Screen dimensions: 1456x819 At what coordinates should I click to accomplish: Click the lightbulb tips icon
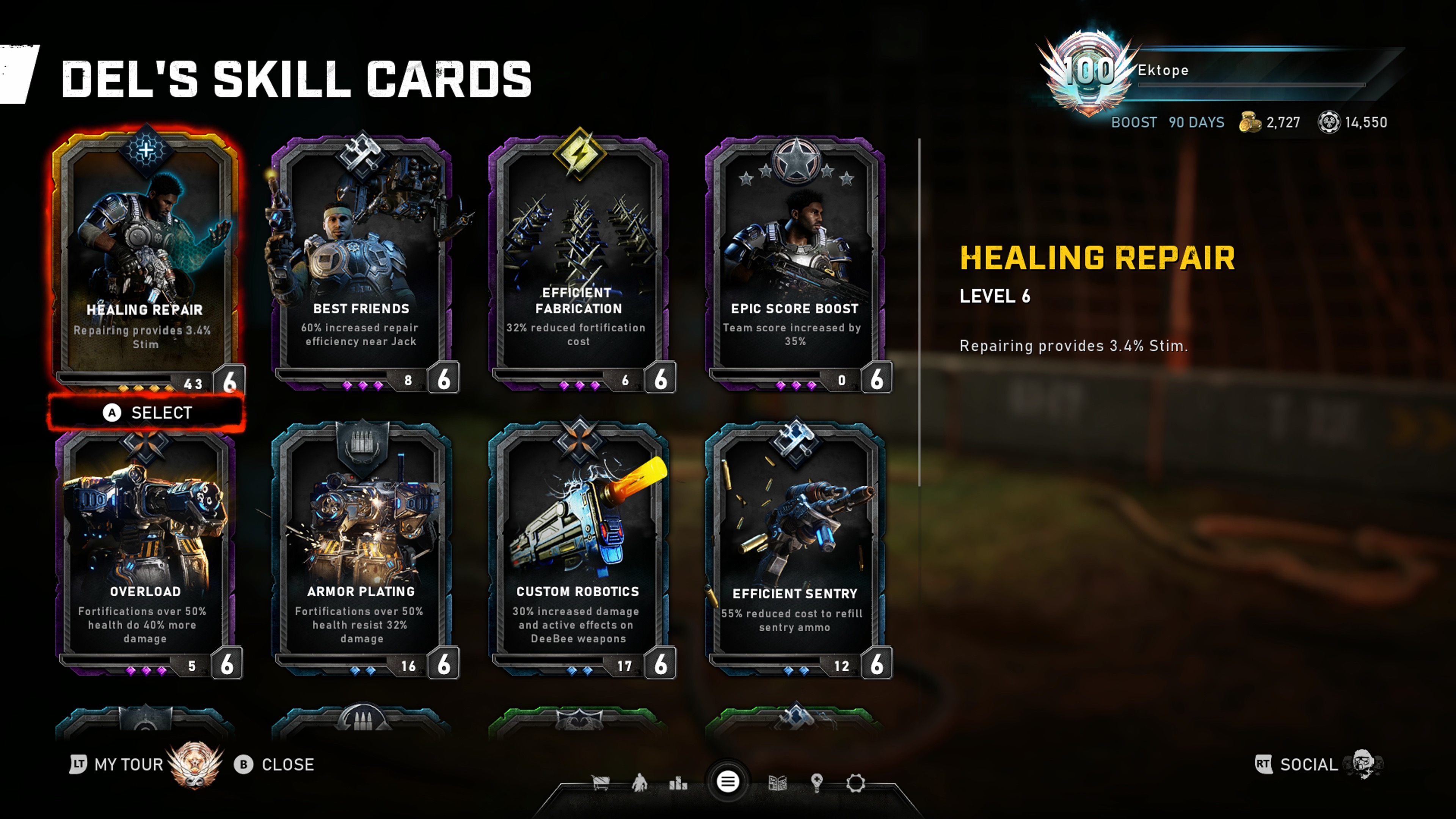[x=817, y=783]
